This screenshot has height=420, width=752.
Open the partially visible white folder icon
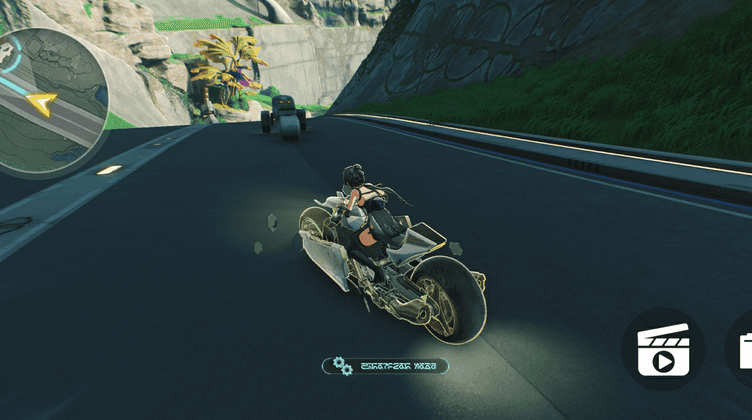pyautogui.click(x=745, y=350)
